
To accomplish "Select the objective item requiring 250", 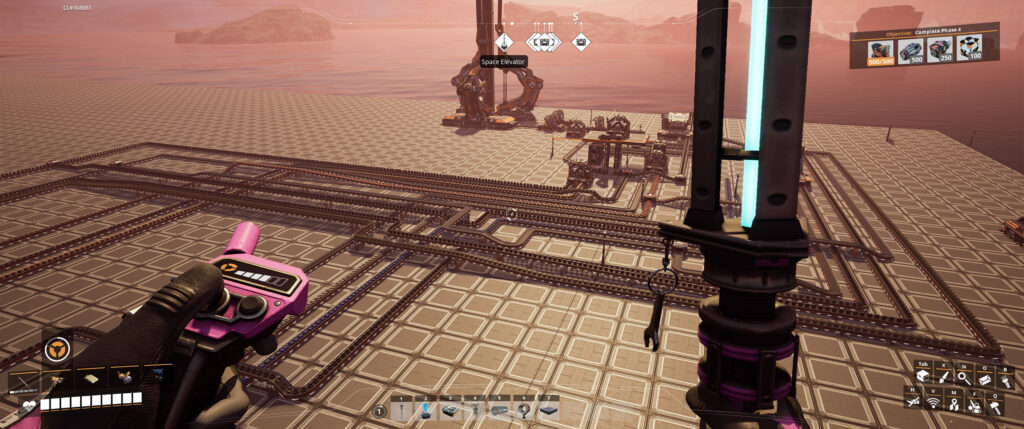I will tap(940, 50).
